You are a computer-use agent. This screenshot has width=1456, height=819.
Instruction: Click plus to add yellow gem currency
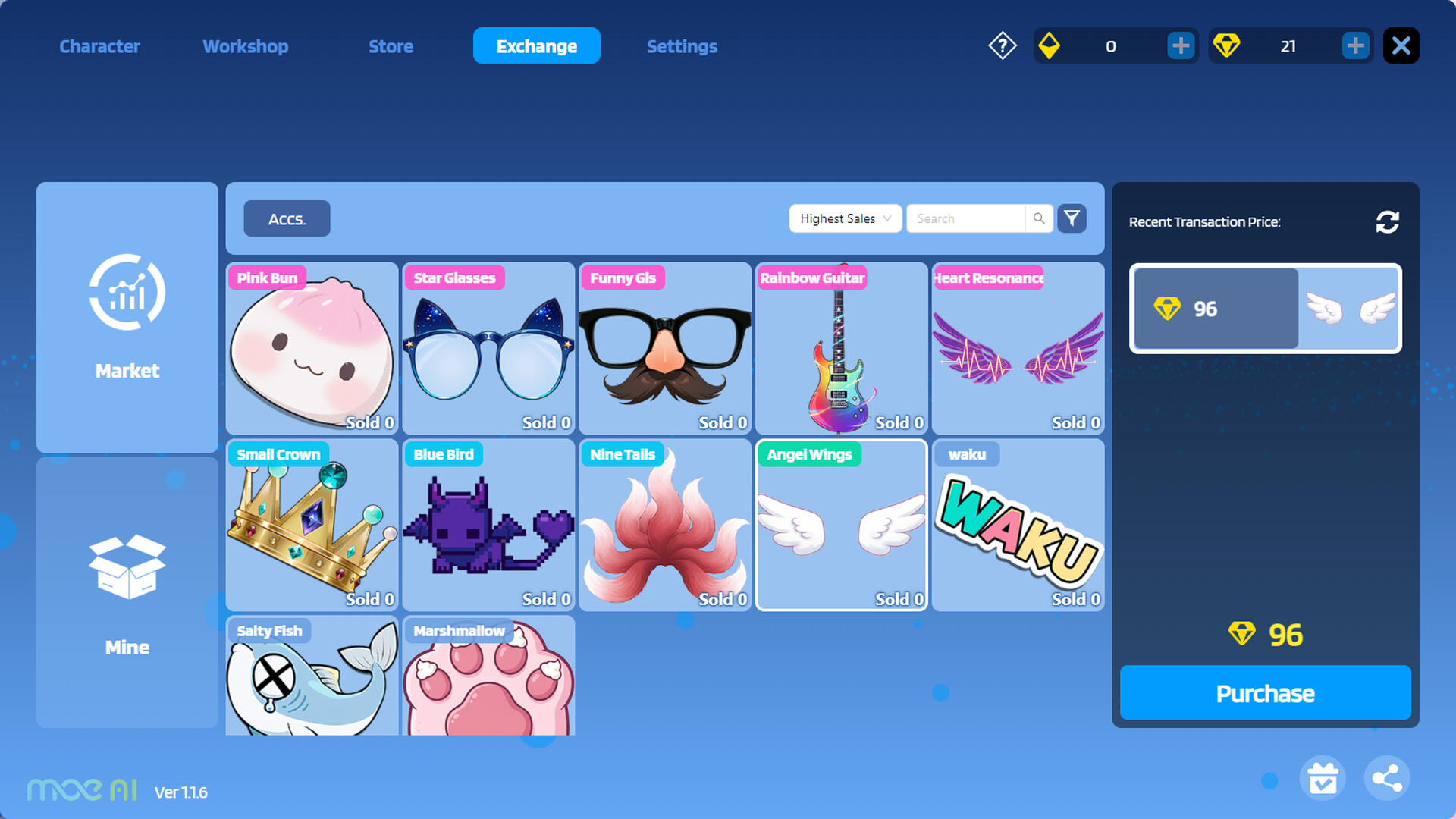[x=1181, y=45]
